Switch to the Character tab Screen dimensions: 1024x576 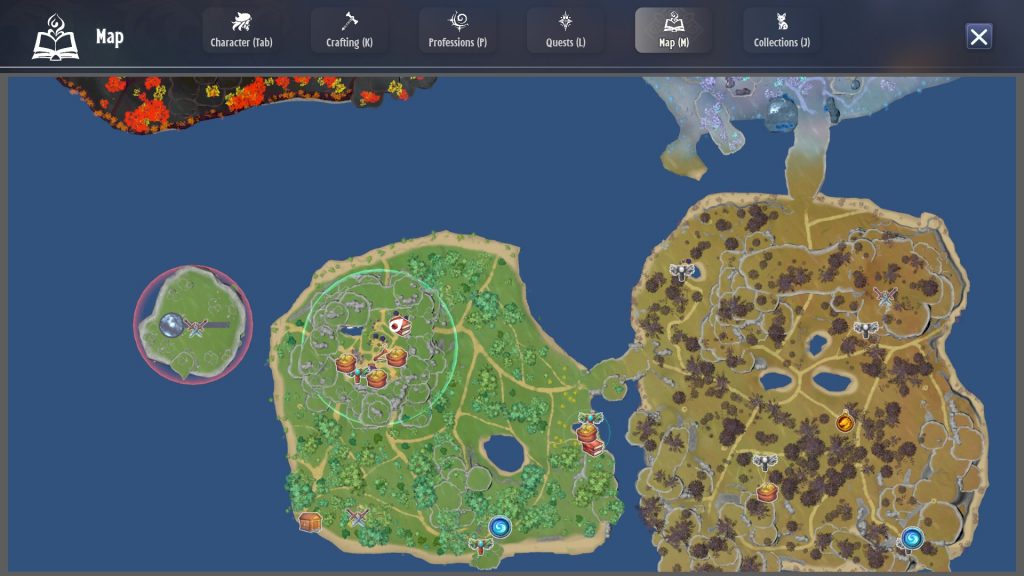point(241,30)
